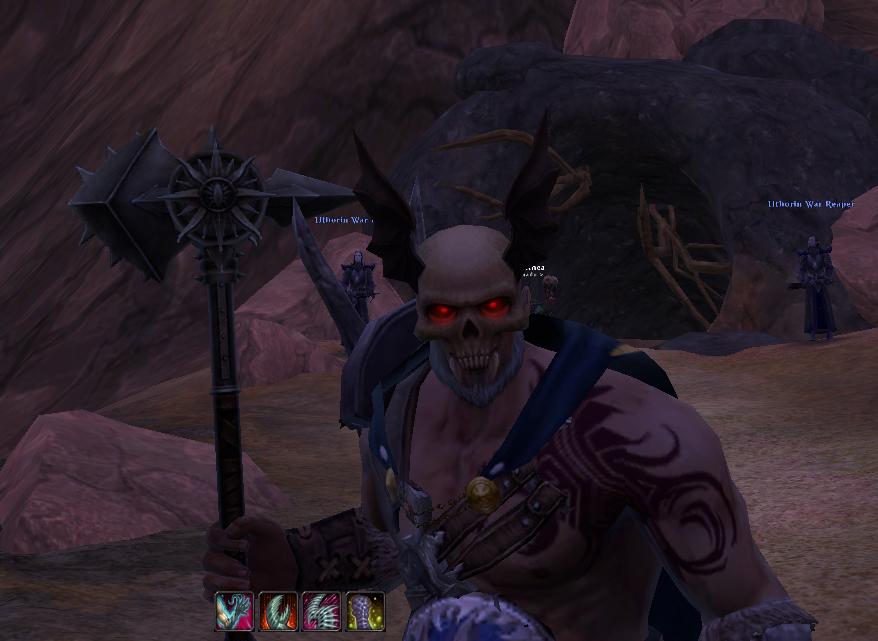
Task: Select the purple scaled ability with green glow
Action: pos(365,611)
